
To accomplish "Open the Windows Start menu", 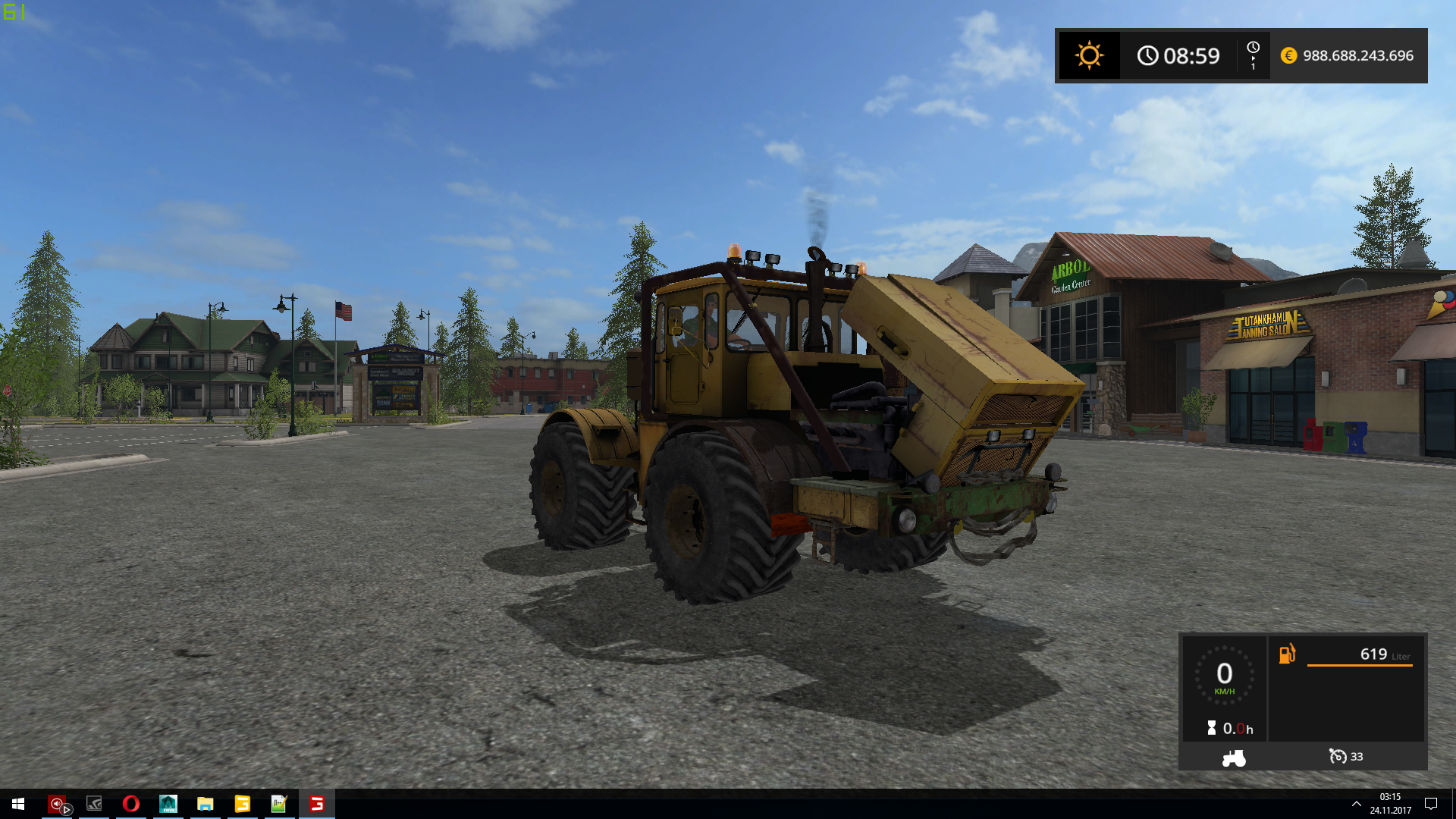I will [18, 804].
